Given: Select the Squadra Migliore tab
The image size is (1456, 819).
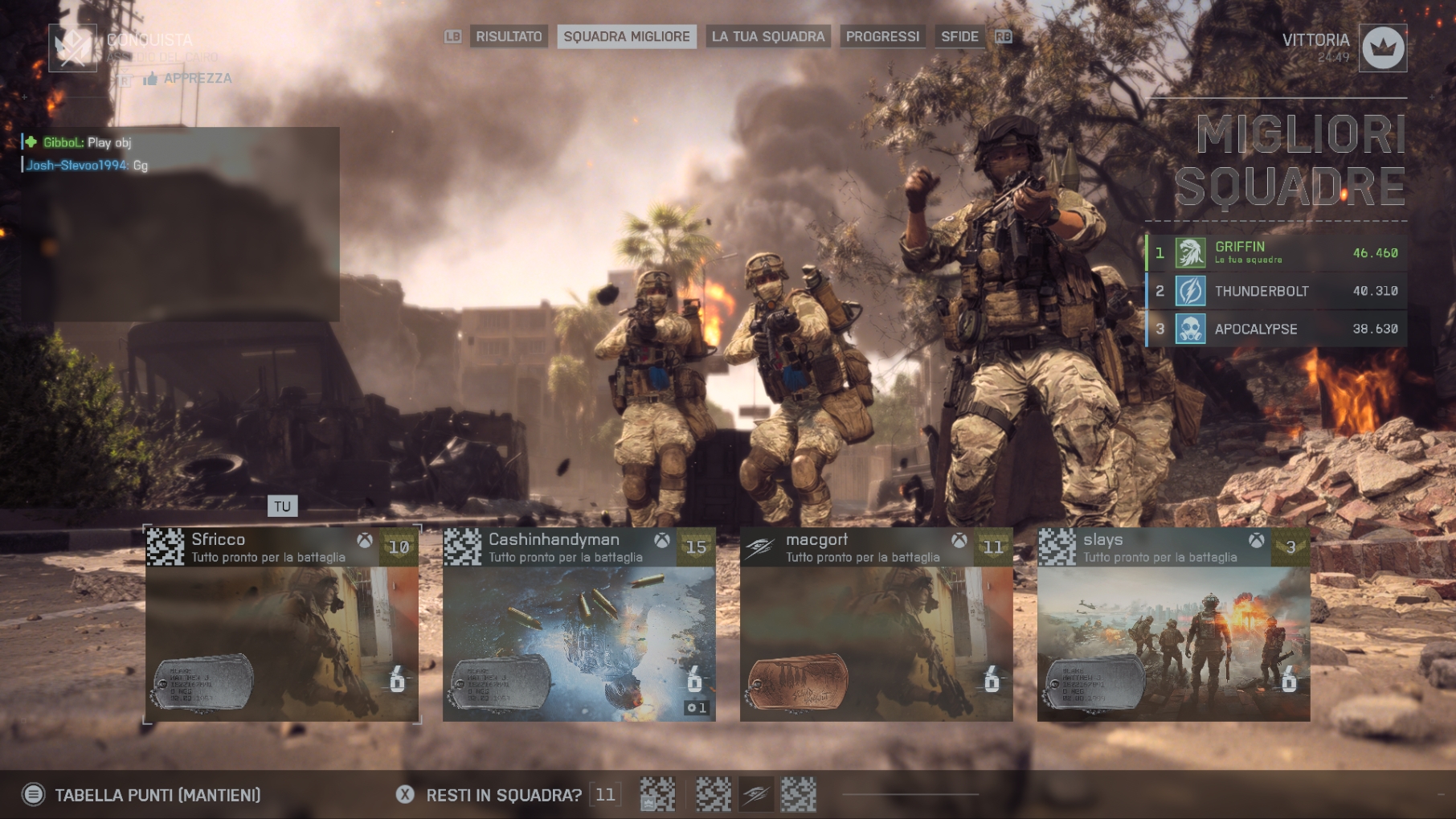Looking at the screenshot, I should coord(626,37).
